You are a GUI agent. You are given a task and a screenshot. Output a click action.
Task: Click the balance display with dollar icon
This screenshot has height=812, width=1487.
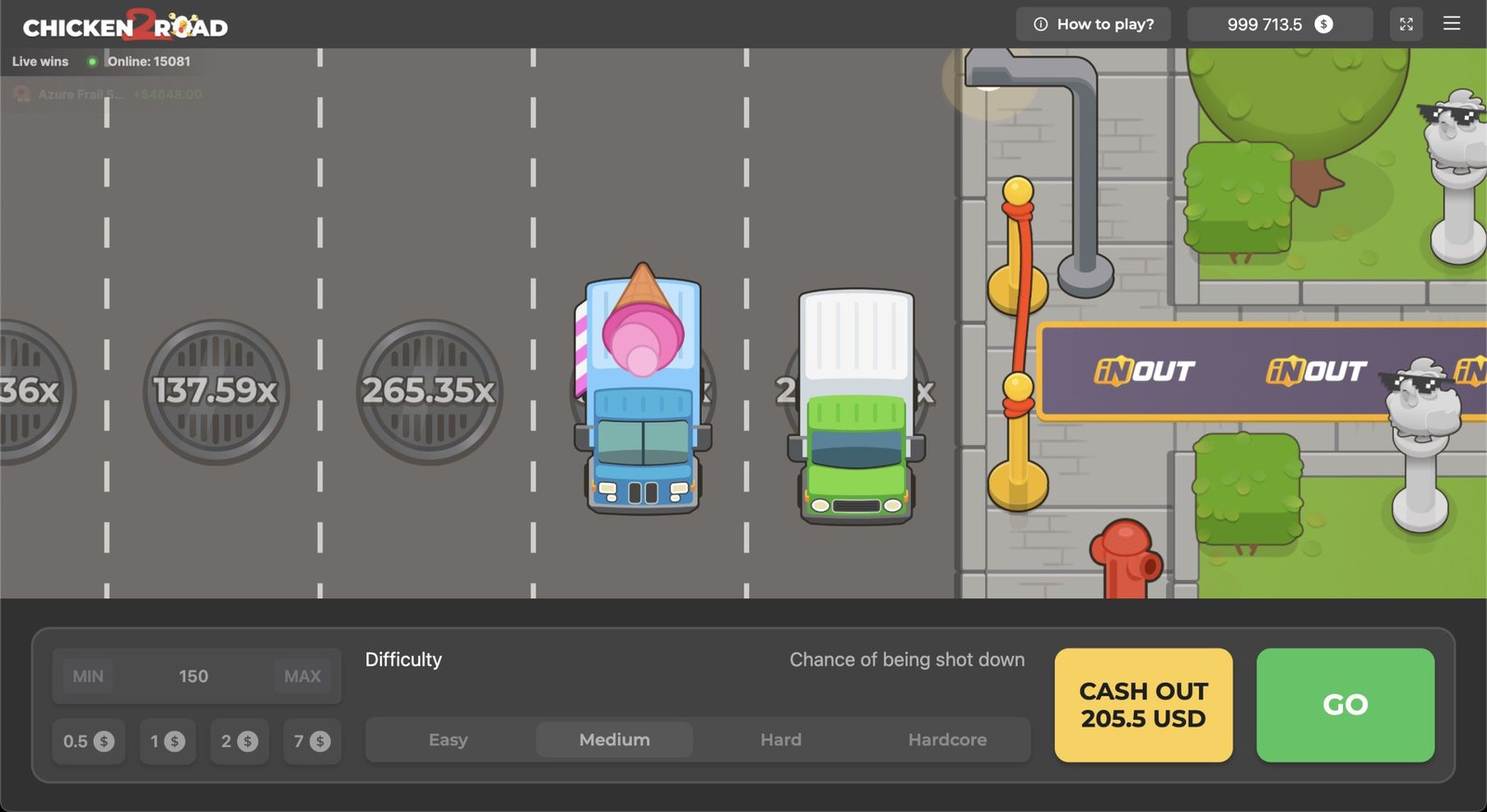(x=1280, y=24)
